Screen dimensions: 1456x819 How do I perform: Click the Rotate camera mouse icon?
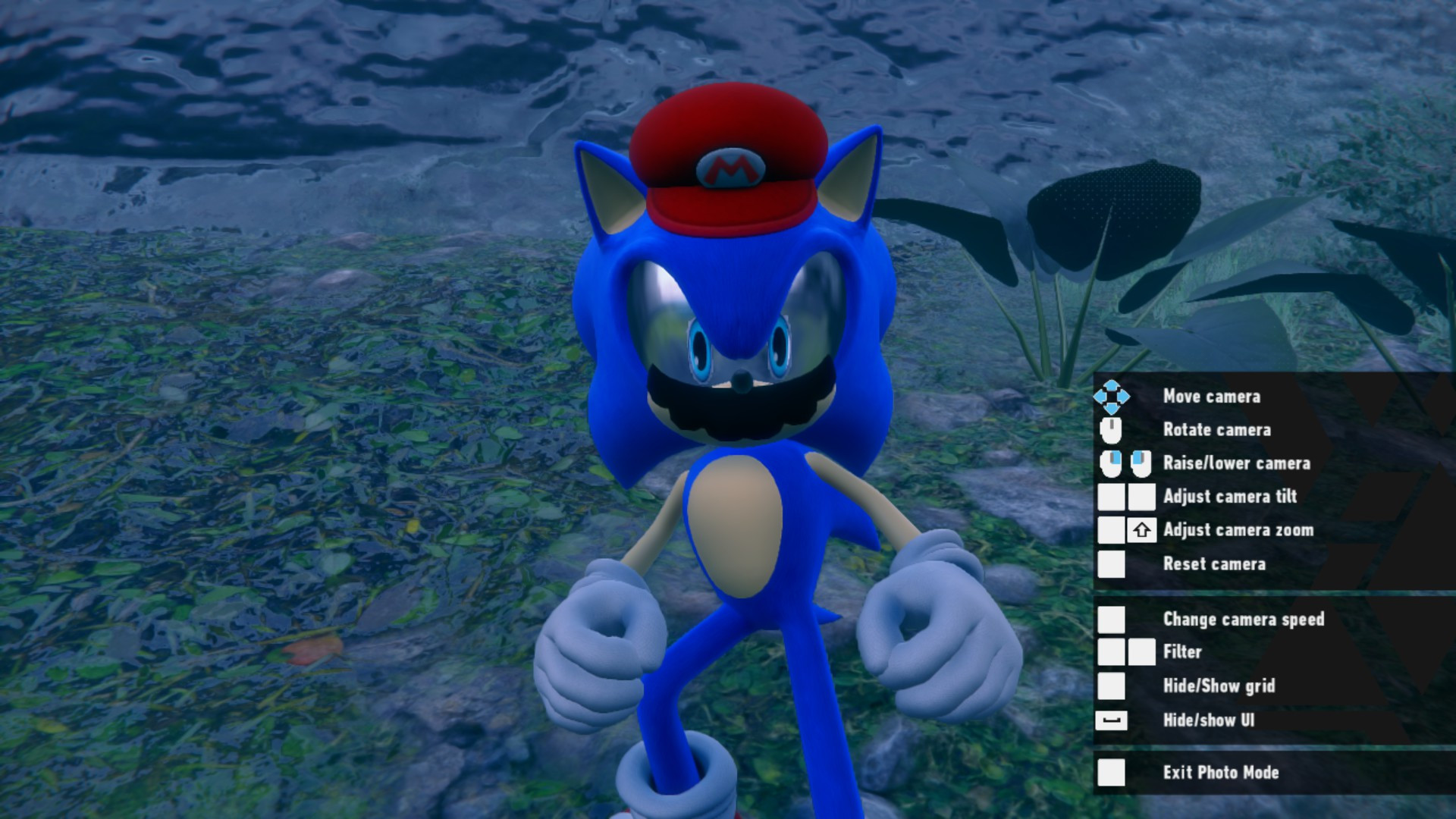pos(1112,429)
